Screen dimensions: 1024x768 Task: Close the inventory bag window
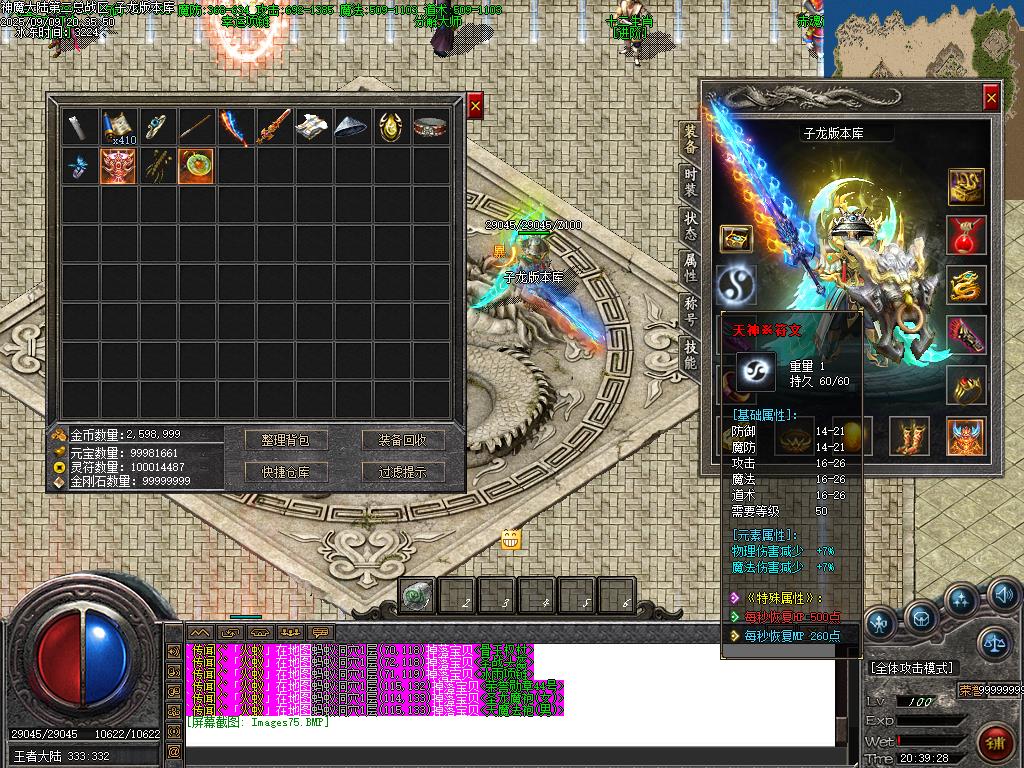(x=475, y=105)
